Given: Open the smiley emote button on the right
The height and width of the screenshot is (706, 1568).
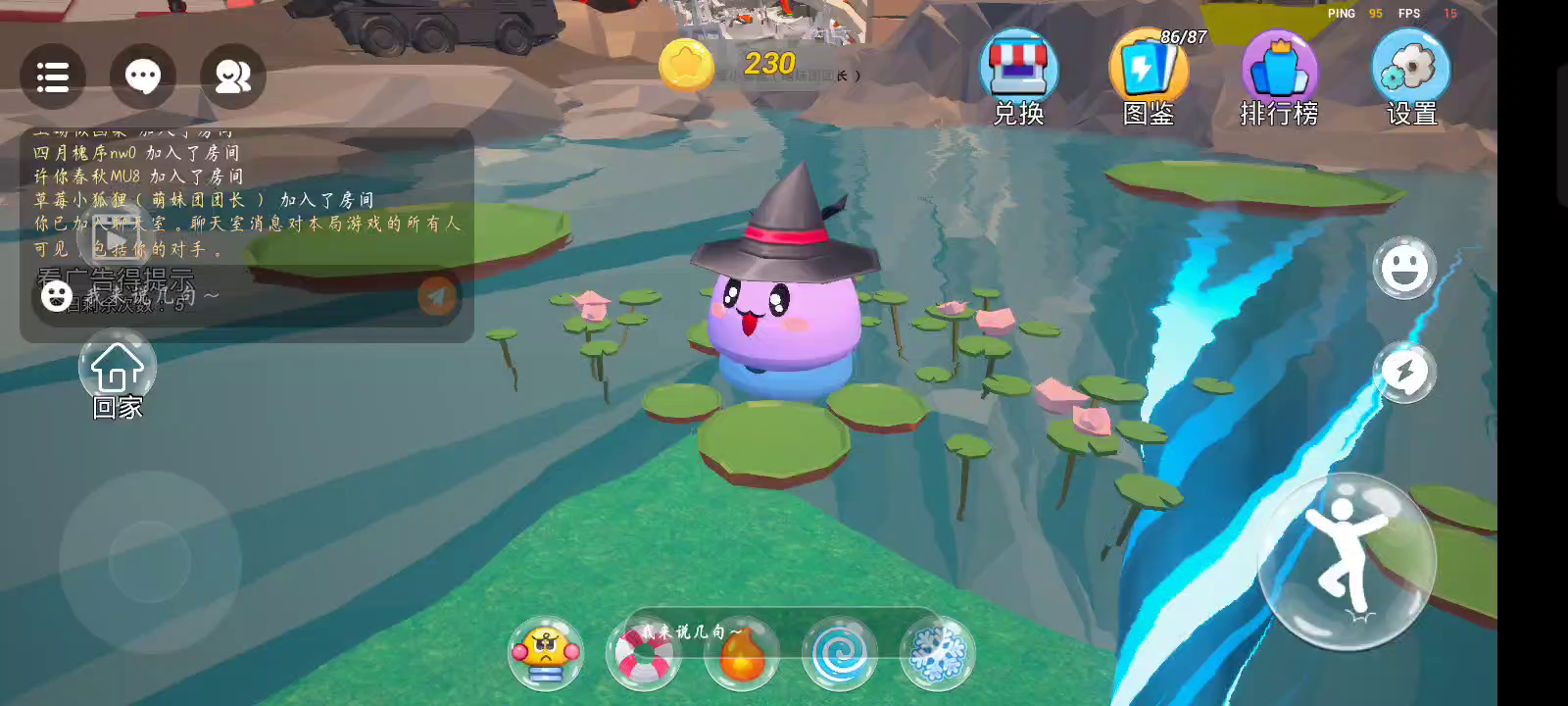Looking at the screenshot, I should [x=1404, y=268].
